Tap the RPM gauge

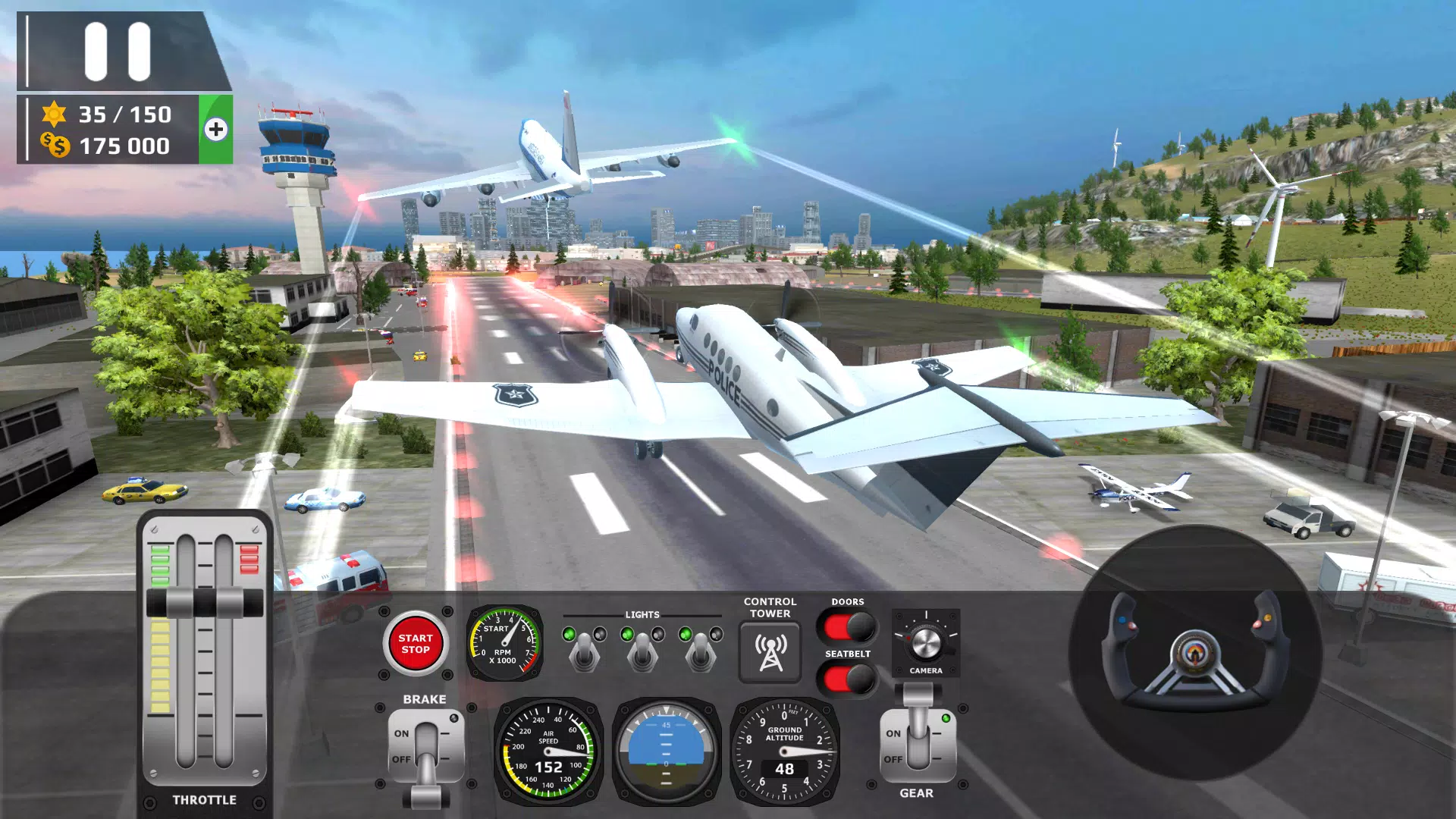(x=504, y=645)
